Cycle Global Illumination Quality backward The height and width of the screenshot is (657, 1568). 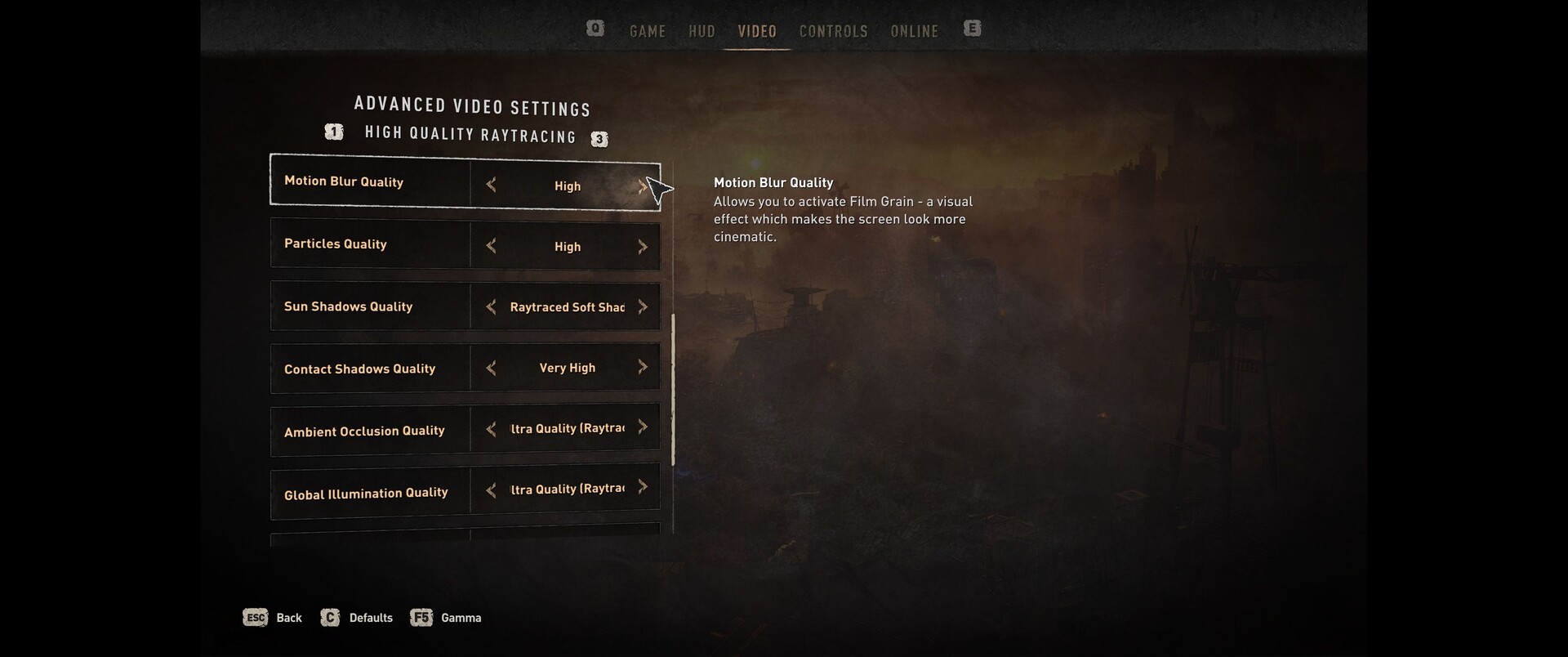(491, 490)
